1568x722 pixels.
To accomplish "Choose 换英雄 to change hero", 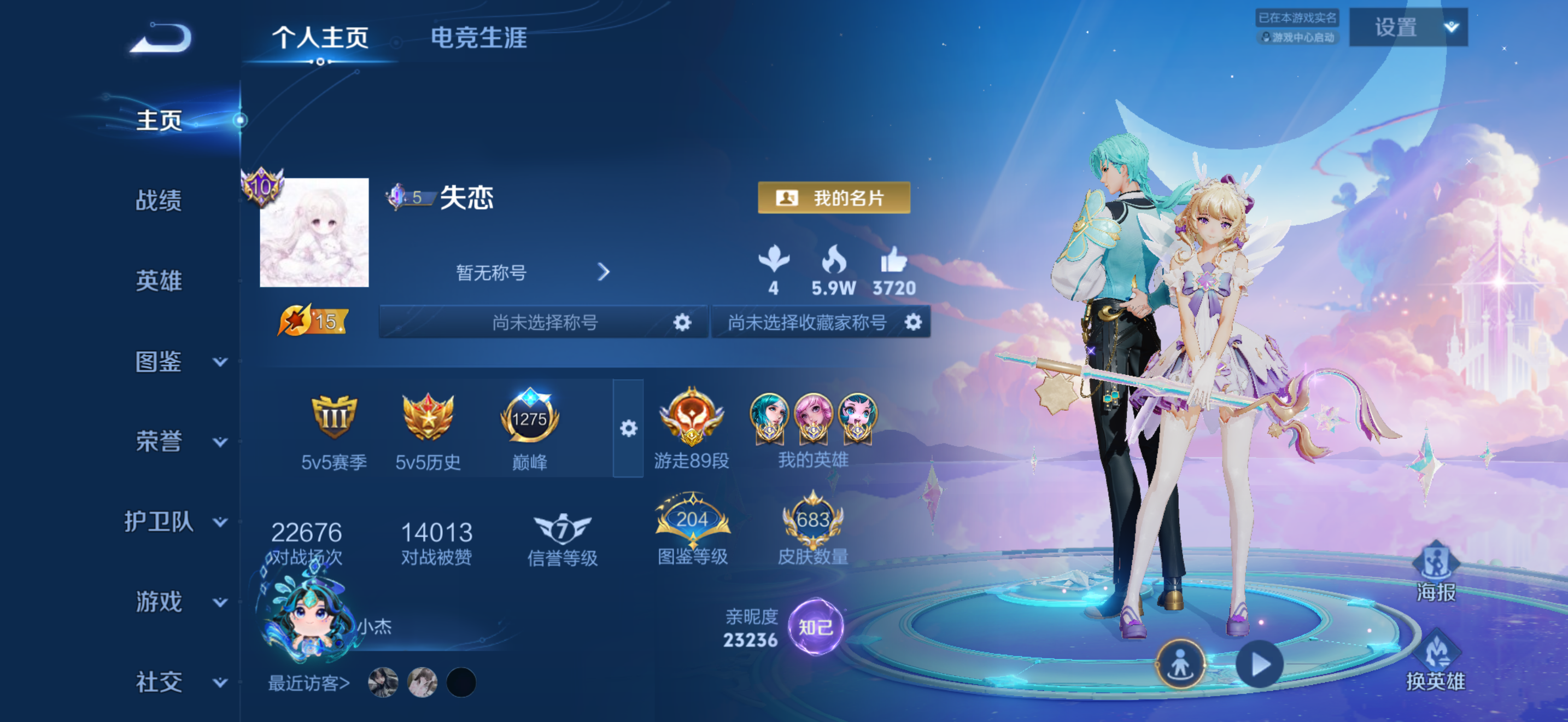I will coord(1436,661).
